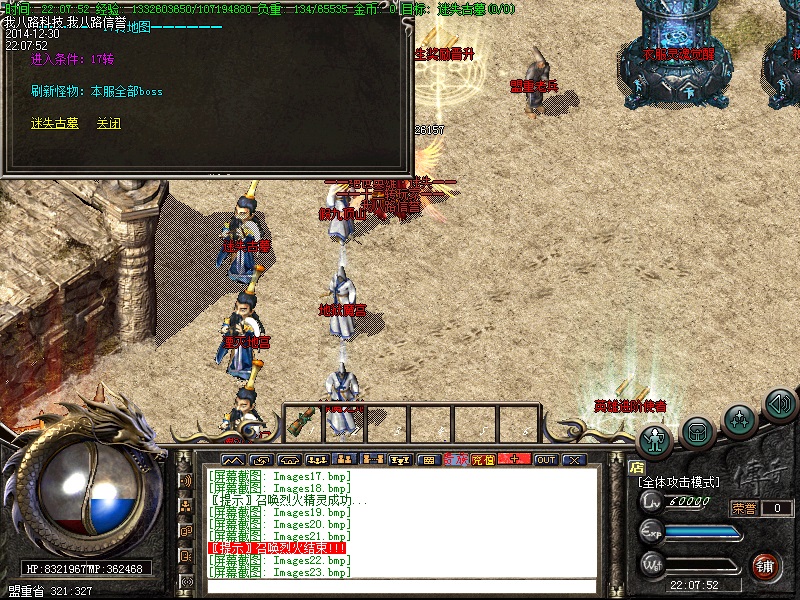Close the dialog with the 关闭 link
This screenshot has width=800, height=600.
108,123
